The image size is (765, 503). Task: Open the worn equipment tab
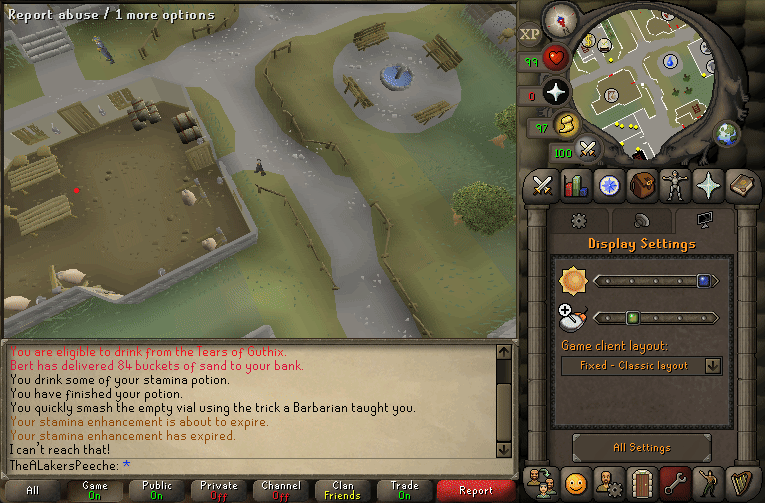pyautogui.click(x=674, y=185)
